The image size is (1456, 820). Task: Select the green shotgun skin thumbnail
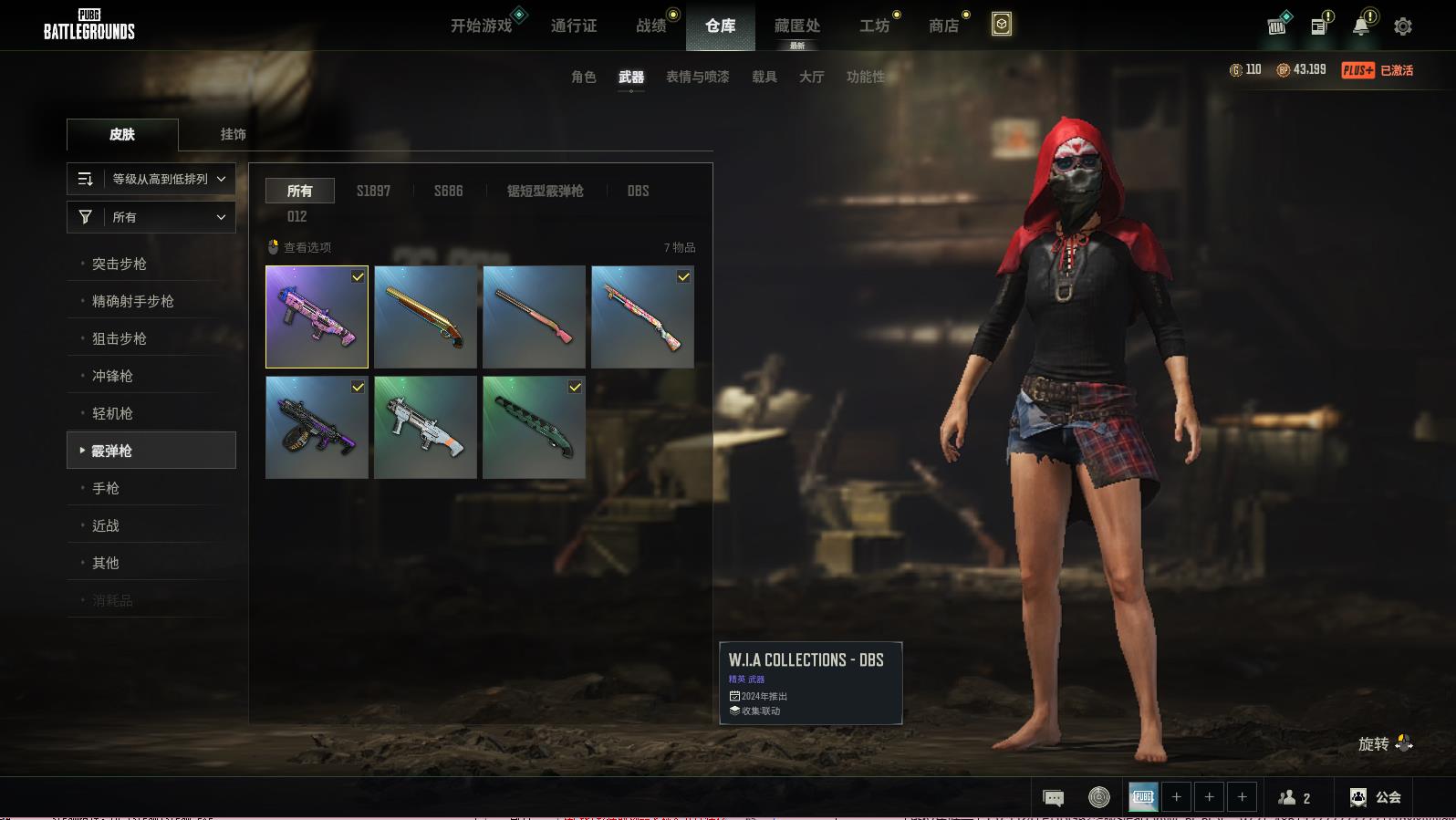tap(534, 427)
